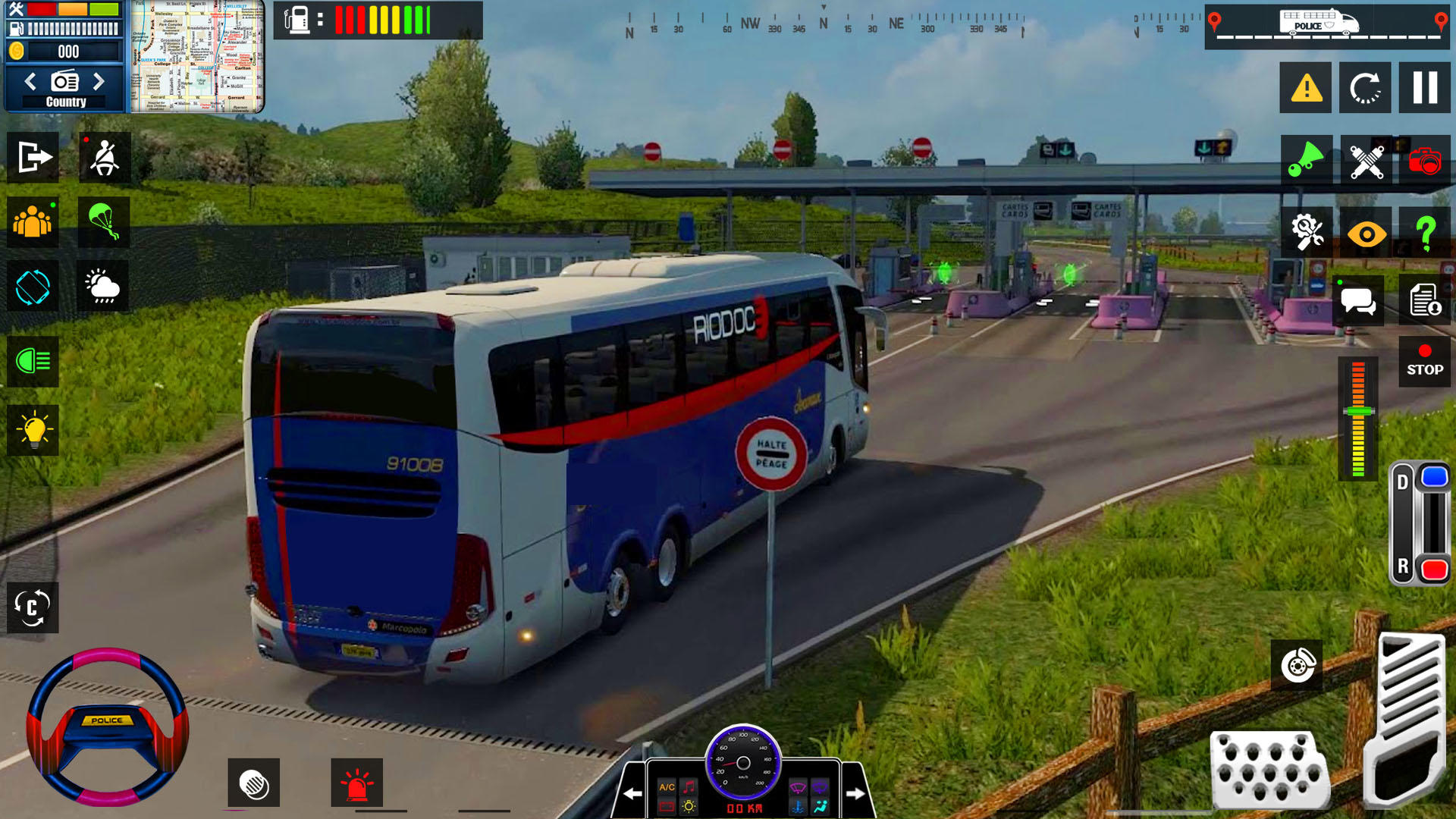Open help via the question mark icon

(1426, 232)
